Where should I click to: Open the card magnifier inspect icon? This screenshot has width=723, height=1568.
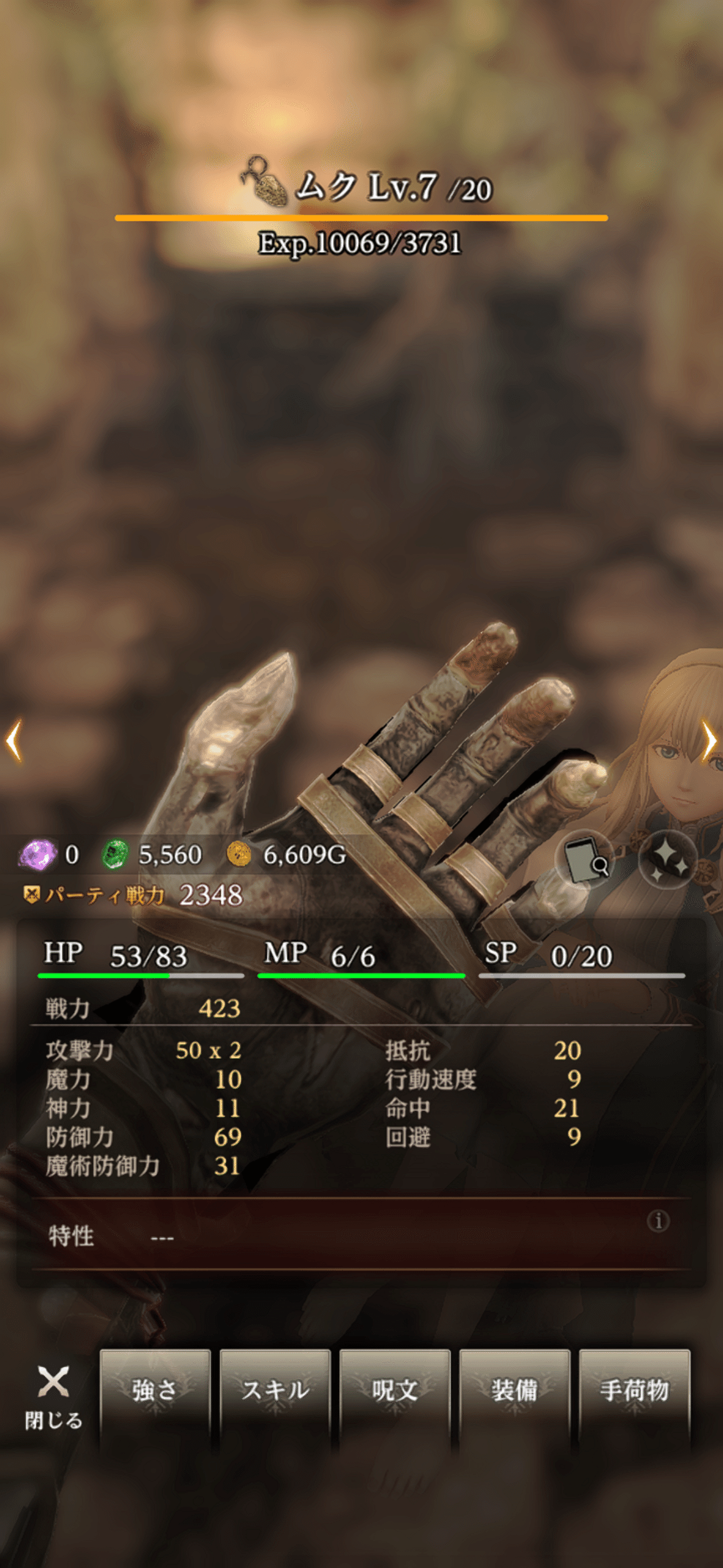pos(585,859)
